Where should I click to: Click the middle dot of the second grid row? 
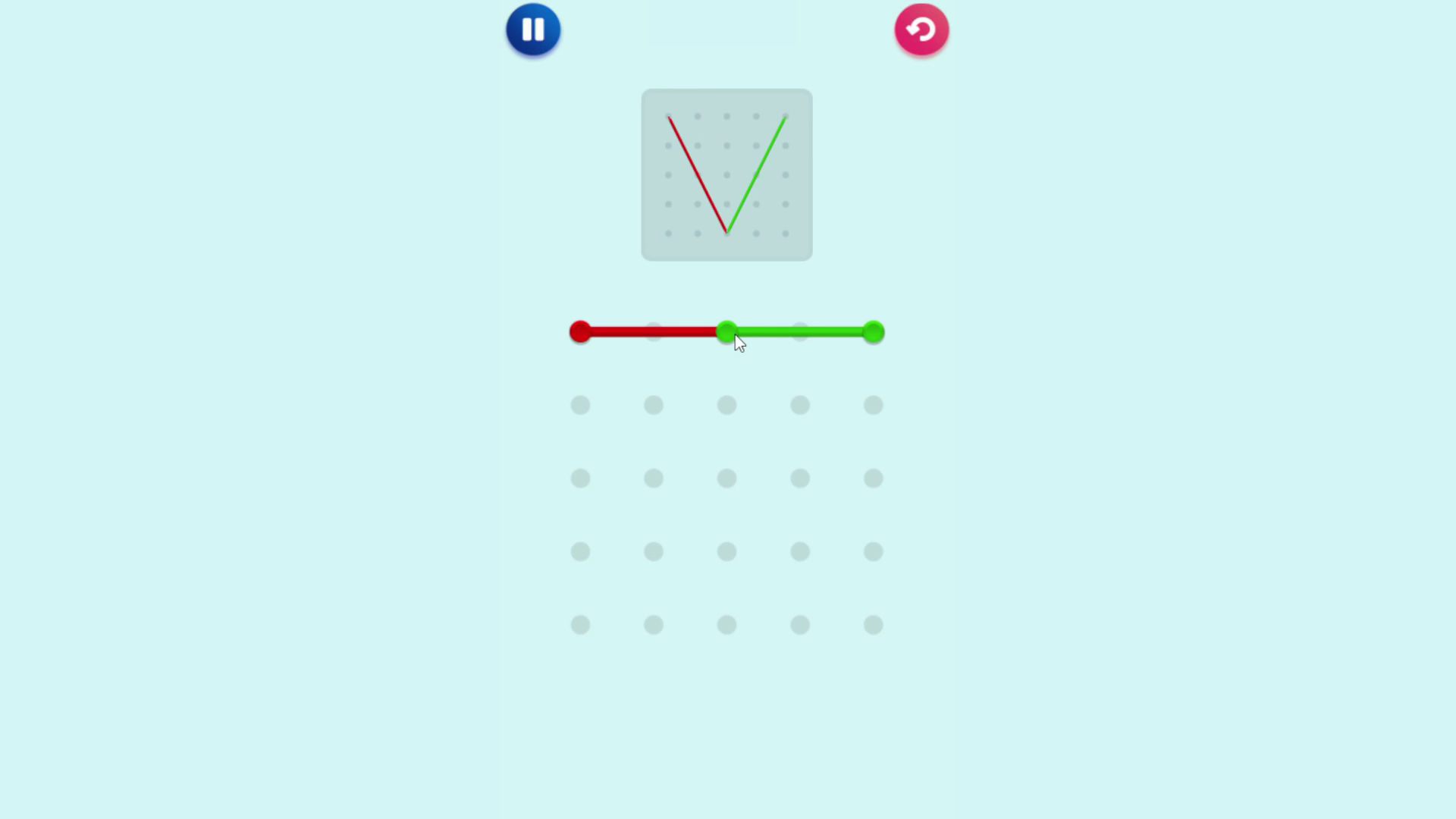(x=726, y=479)
